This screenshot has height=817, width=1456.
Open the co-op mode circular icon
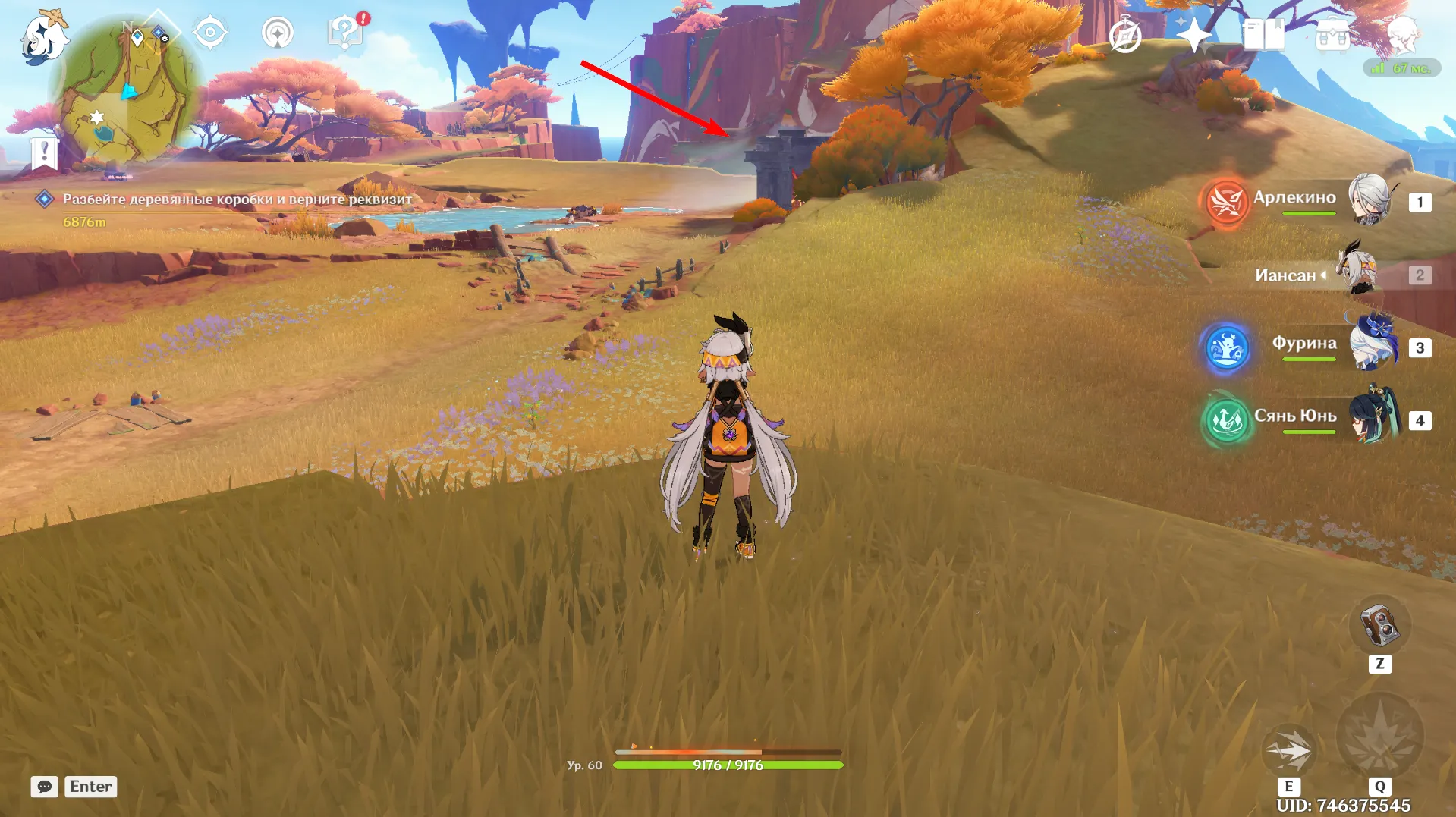coord(278,33)
